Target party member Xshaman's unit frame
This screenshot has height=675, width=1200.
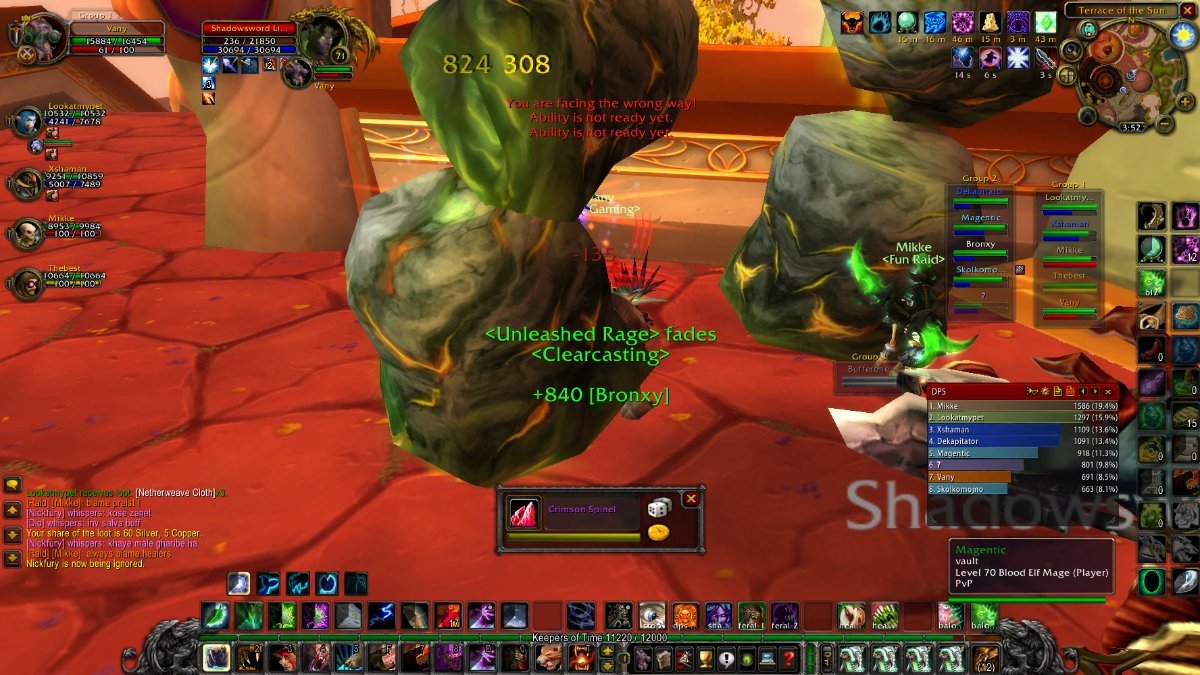pyautogui.click(x=27, y=184)
